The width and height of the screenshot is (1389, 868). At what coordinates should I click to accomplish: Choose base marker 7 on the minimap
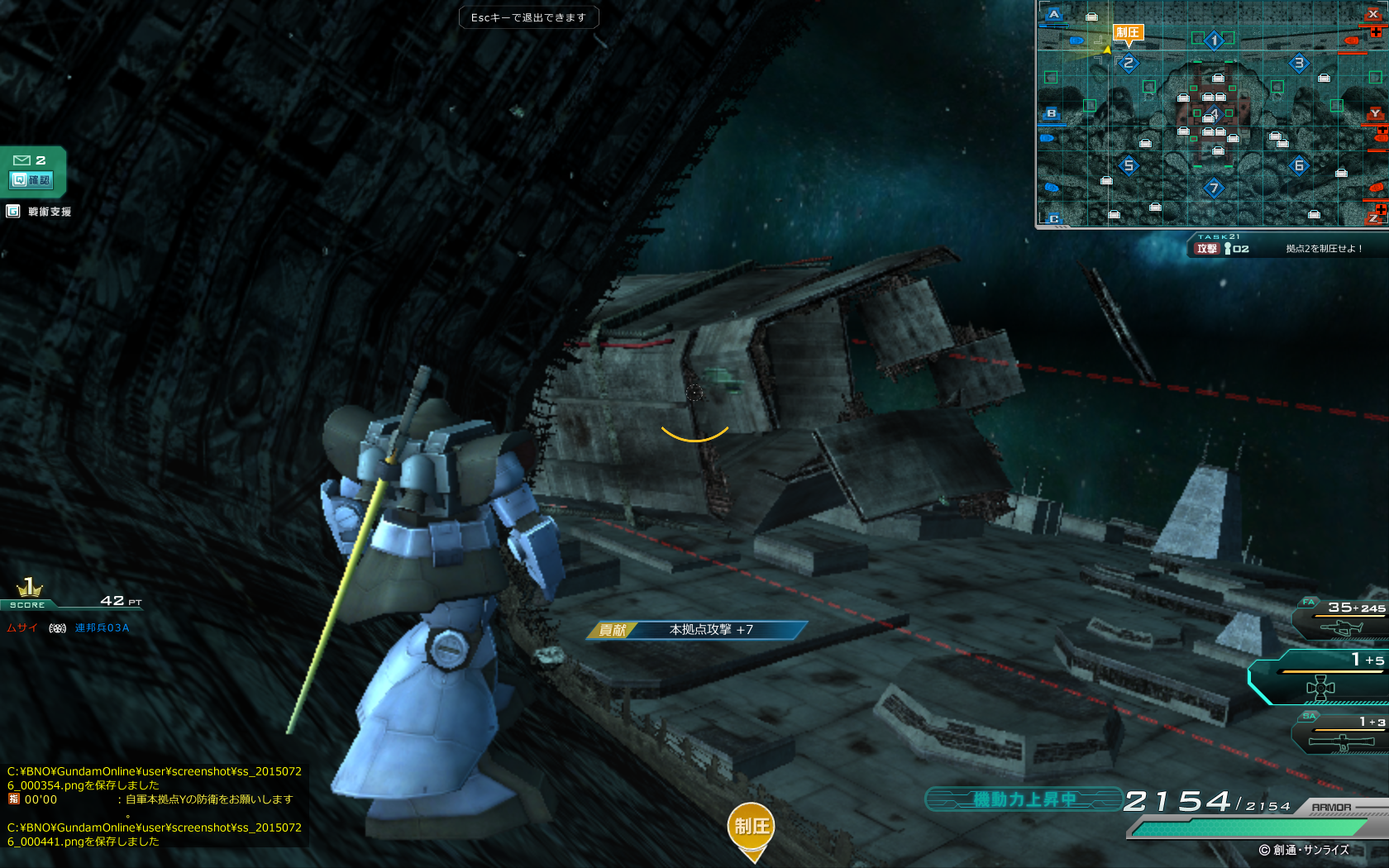click(x=1214, y=188)
